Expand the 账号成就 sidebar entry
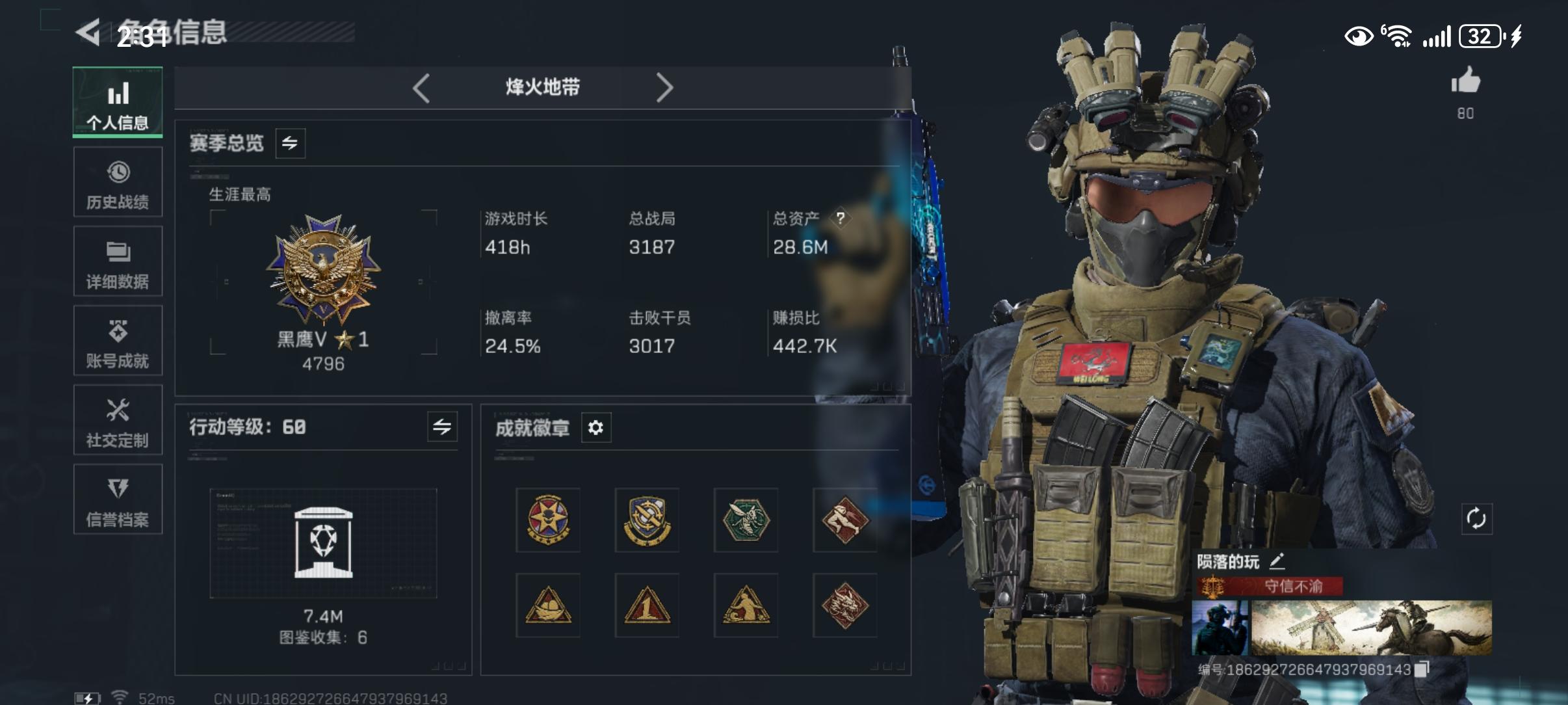 [x=118, y=341]
